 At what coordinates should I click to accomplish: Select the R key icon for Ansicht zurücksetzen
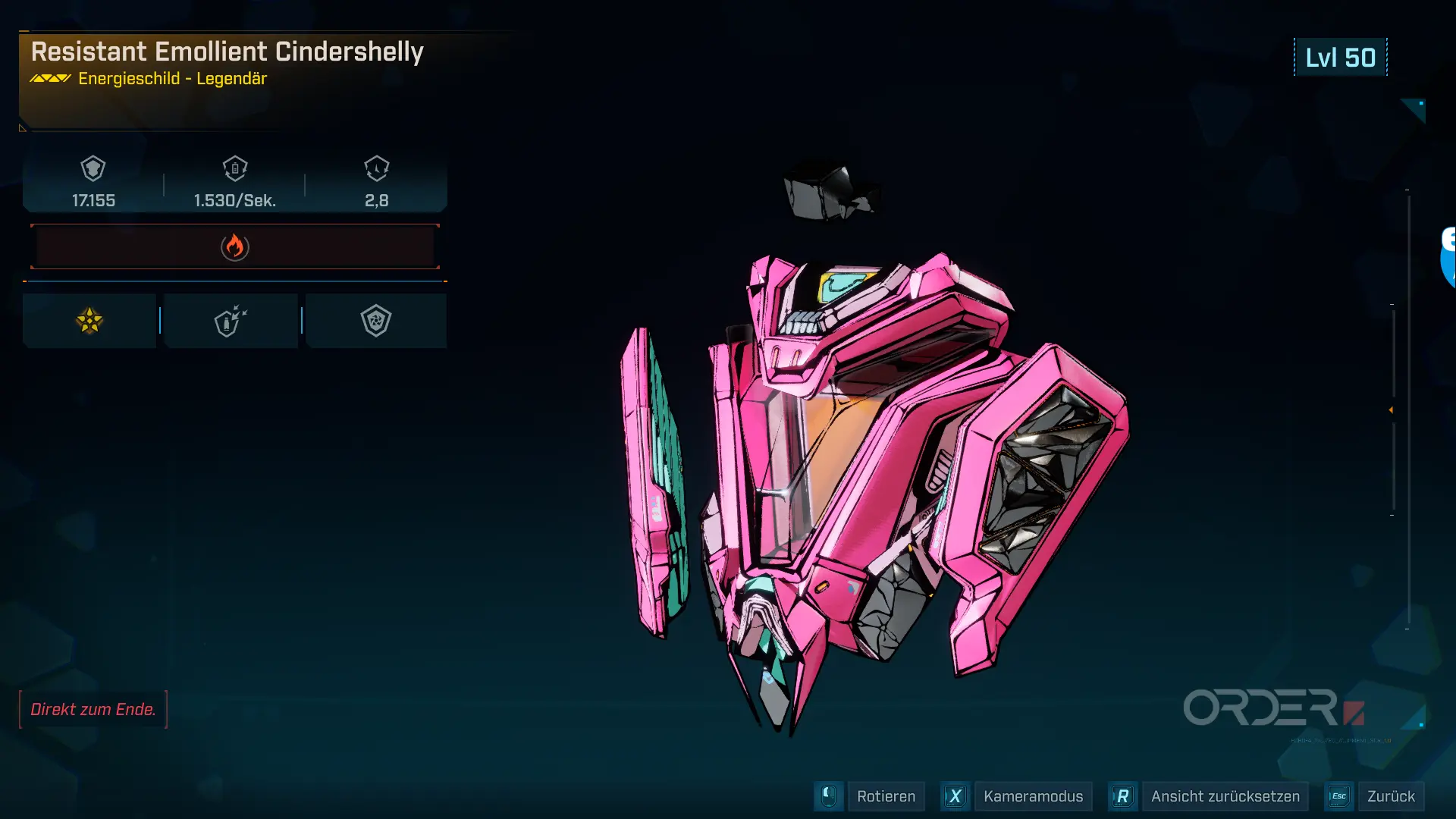pos(1123,796)
